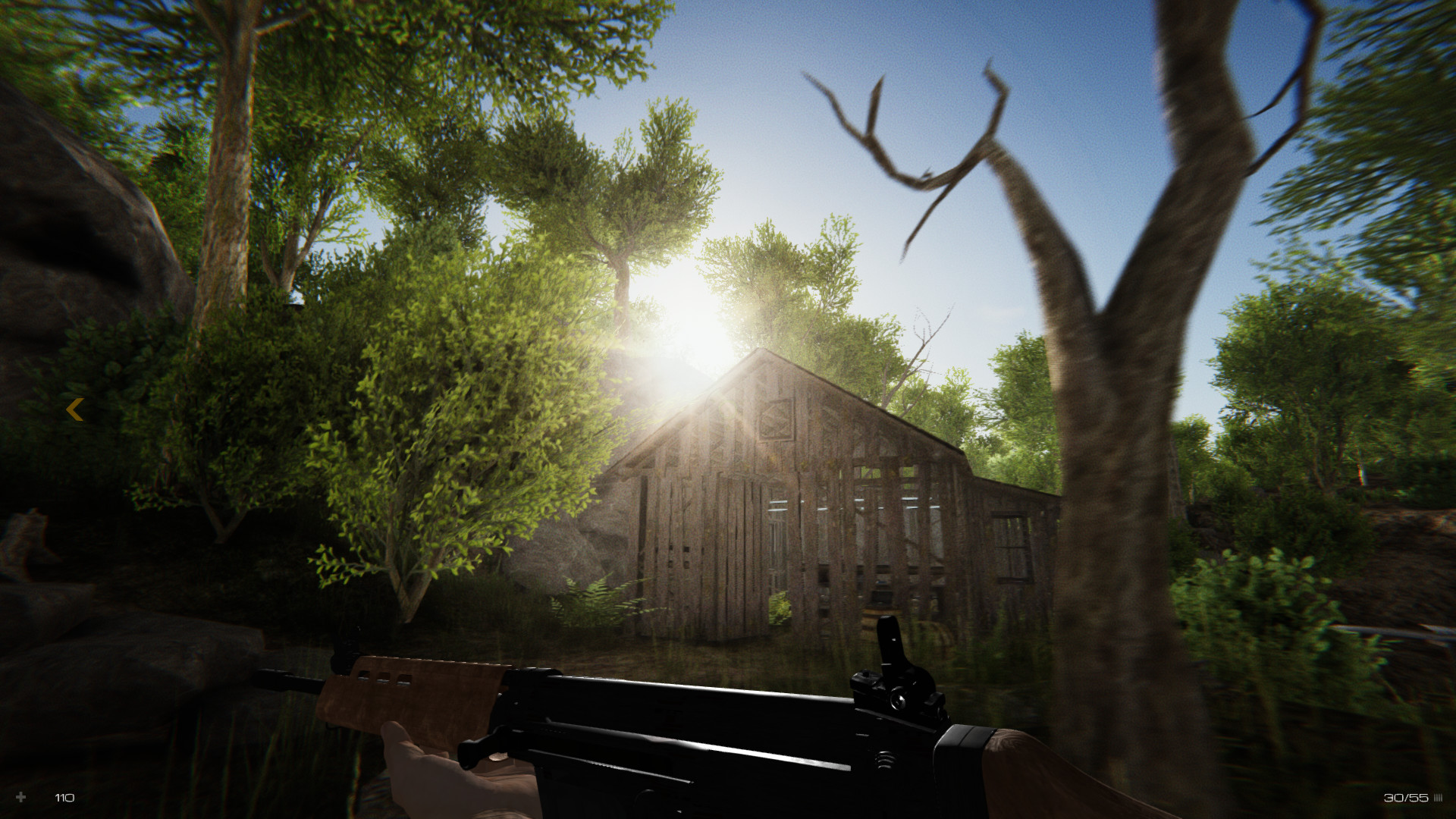Select the dead bare tree branch overhead
1456x819 pixels.
(x=910, y=152)
